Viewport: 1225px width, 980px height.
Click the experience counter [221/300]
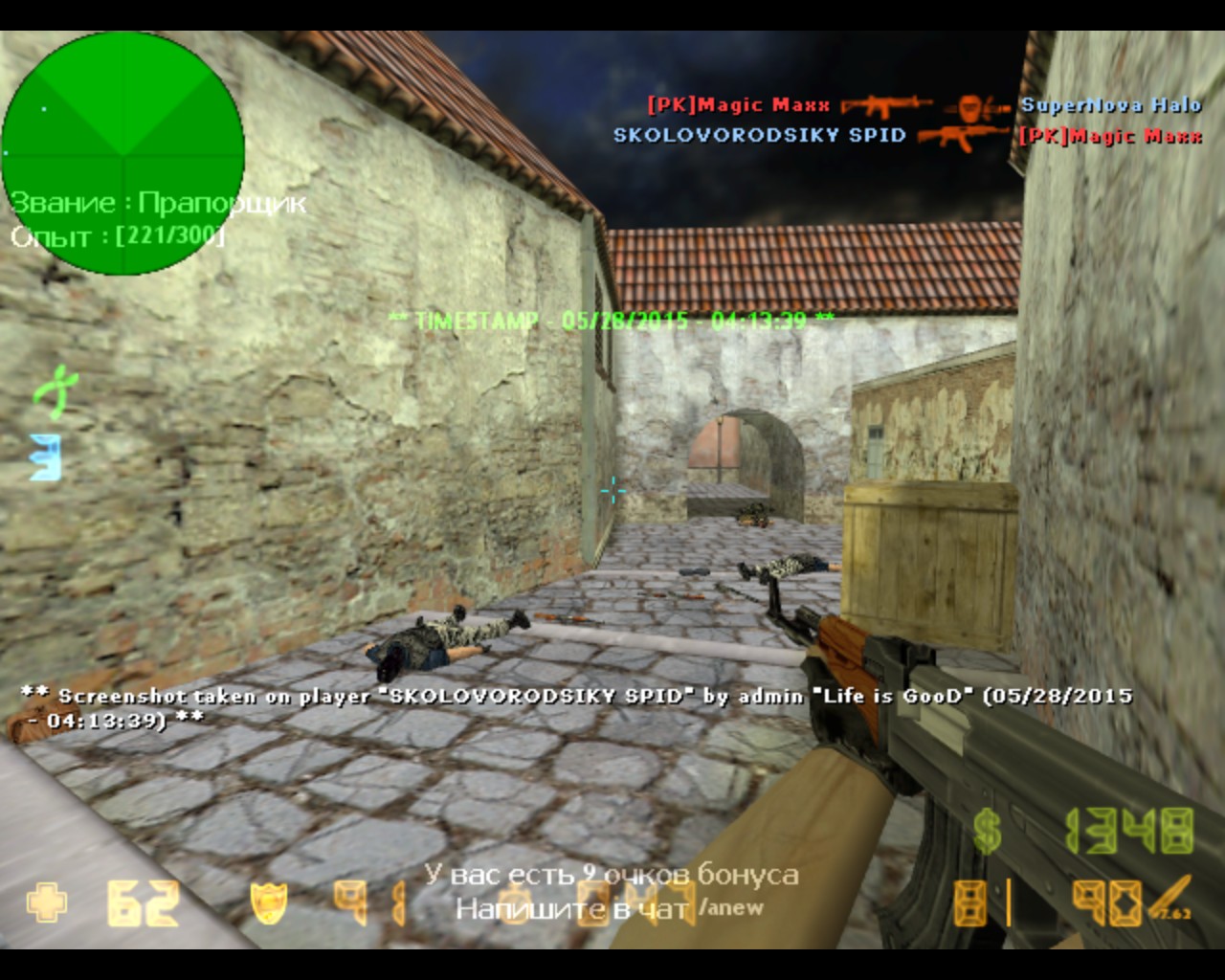pos(169,236)
